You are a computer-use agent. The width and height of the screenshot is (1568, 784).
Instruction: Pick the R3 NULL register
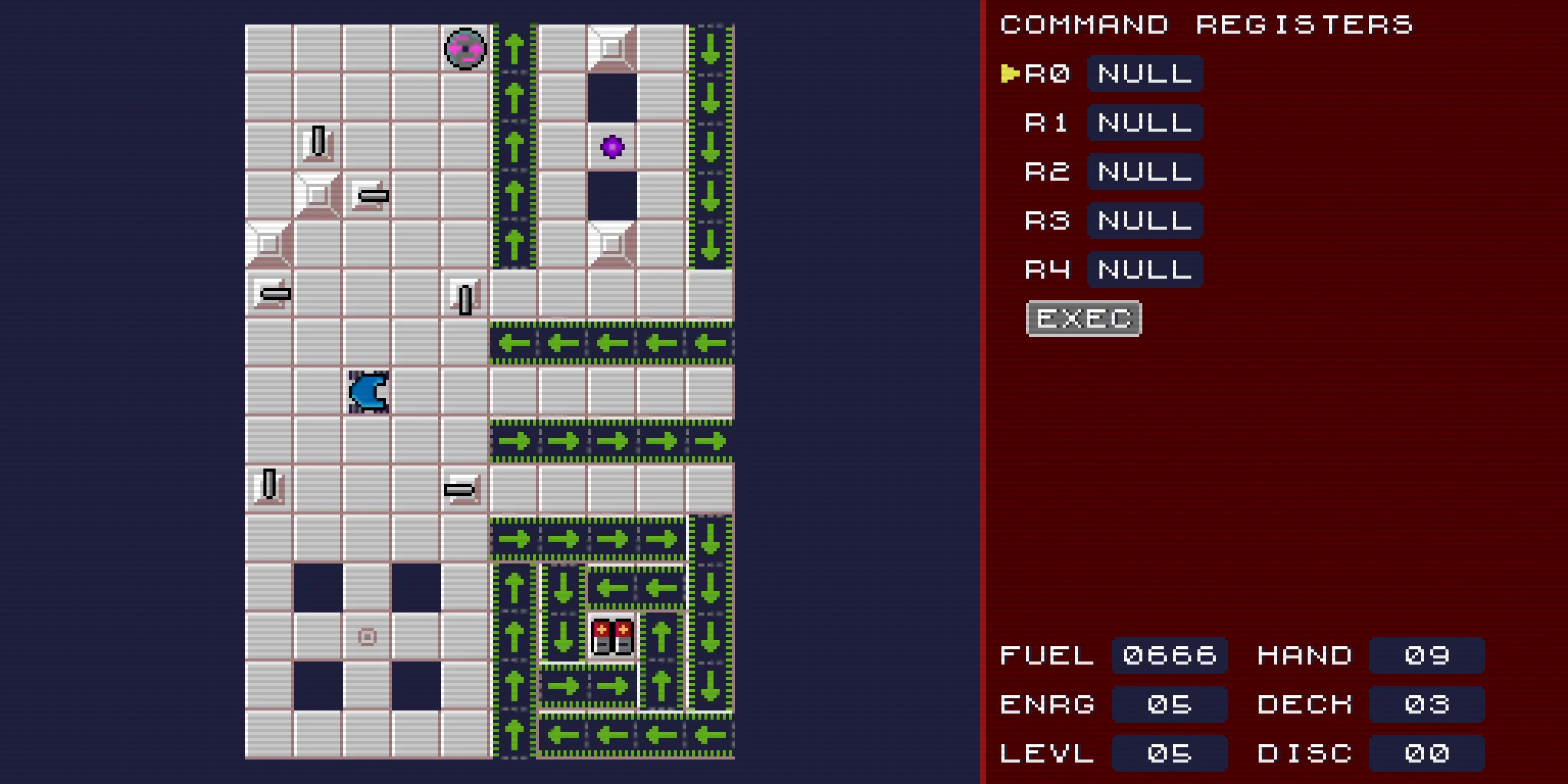[x=1145, y=220]
